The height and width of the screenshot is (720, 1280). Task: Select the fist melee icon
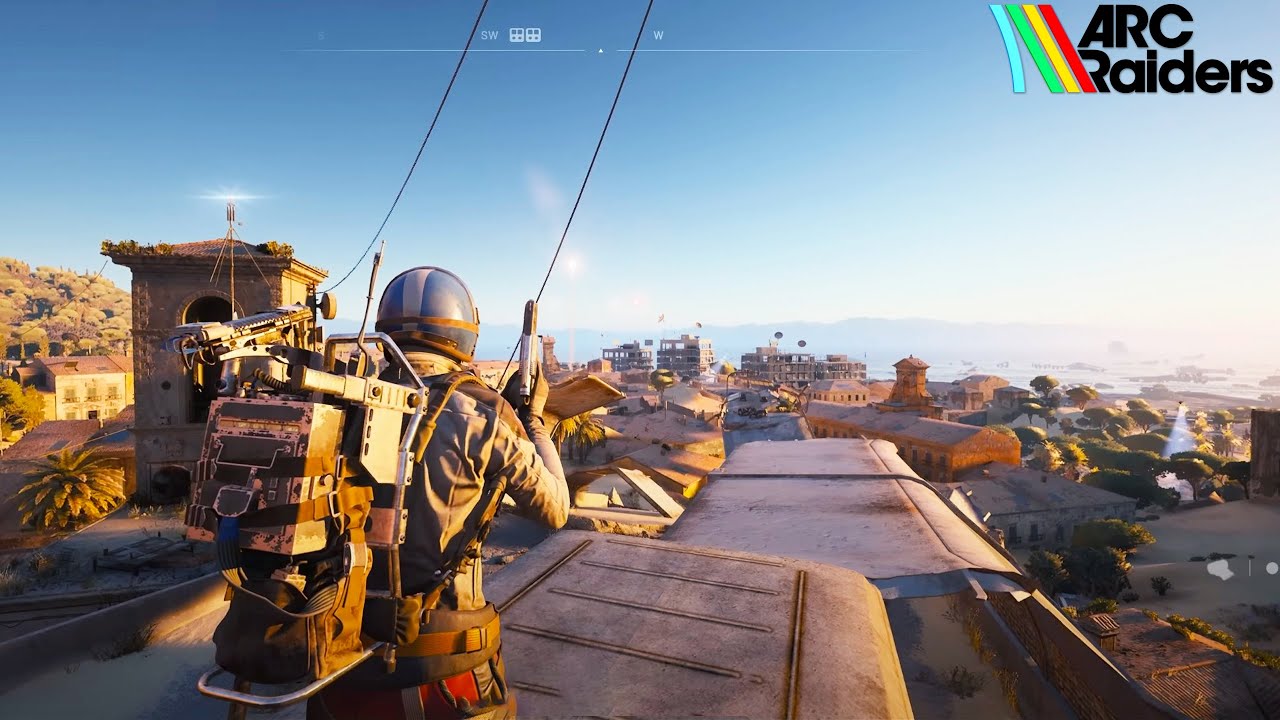tap(1221, 569)
